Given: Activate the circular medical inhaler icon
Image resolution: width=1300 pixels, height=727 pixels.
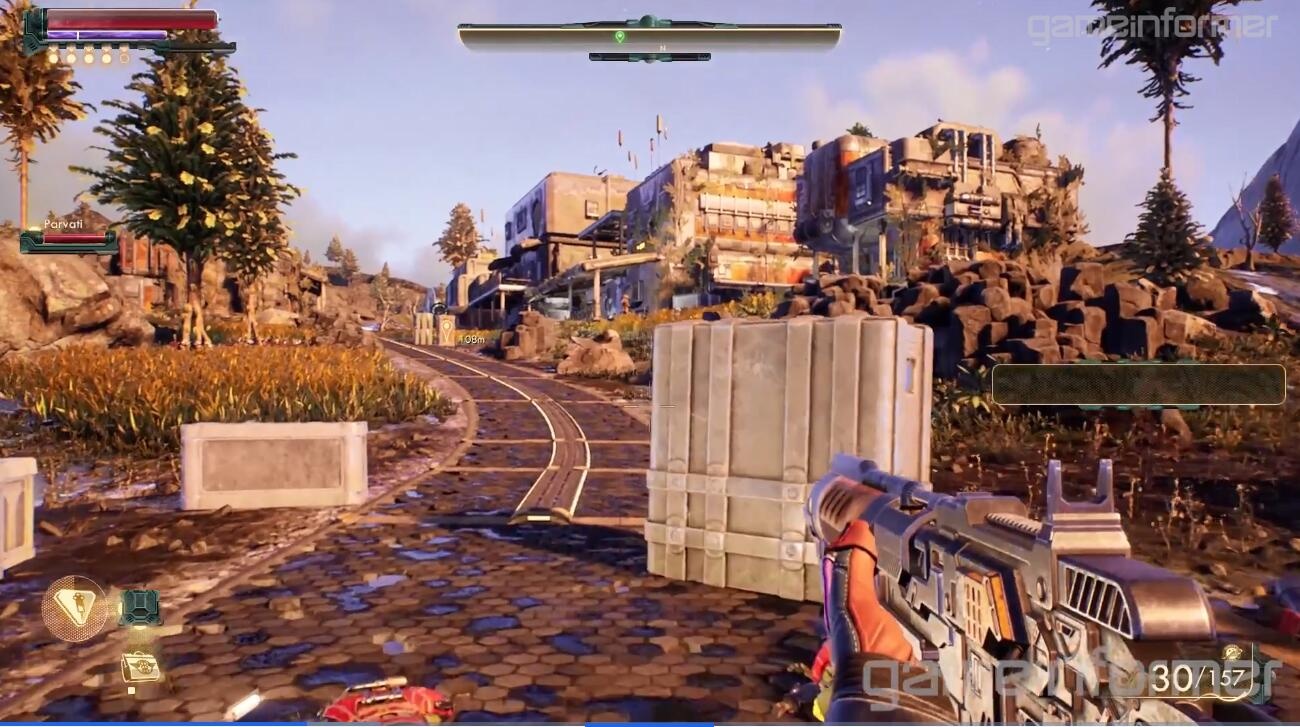Looking at the screenshot, I should tap(74, 608).
